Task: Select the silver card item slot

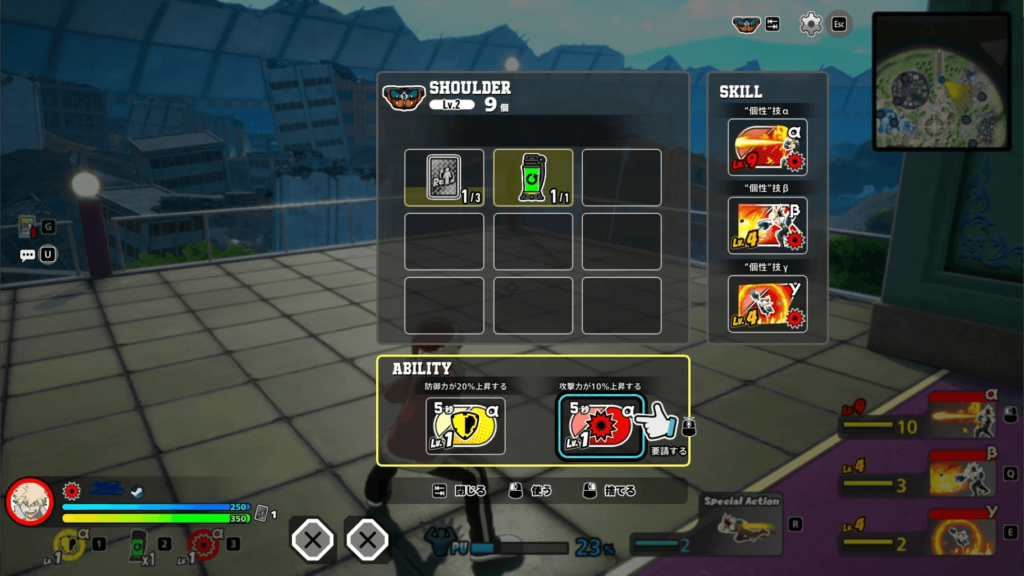Action: pos(444,177)
